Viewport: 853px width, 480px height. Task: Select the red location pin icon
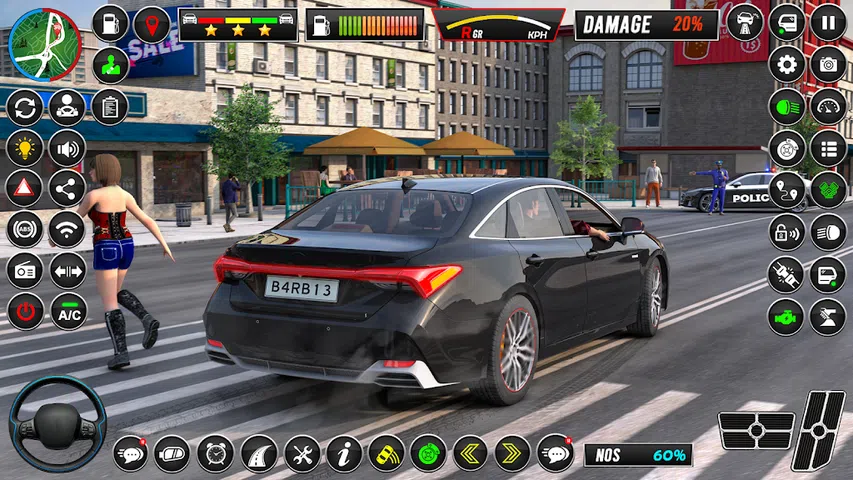pos(152,23)
